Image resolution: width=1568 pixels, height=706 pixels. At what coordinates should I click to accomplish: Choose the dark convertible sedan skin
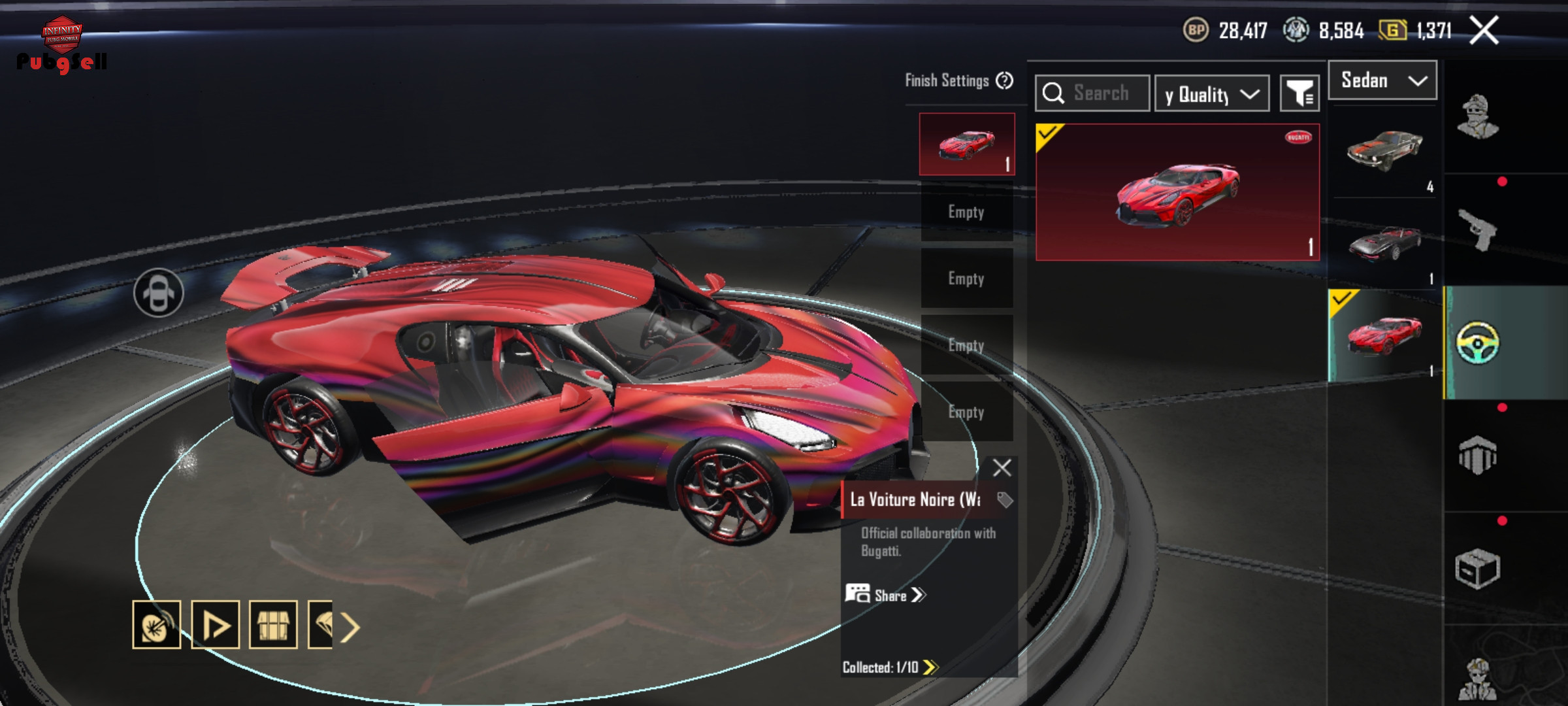[x=1384, y=244]
